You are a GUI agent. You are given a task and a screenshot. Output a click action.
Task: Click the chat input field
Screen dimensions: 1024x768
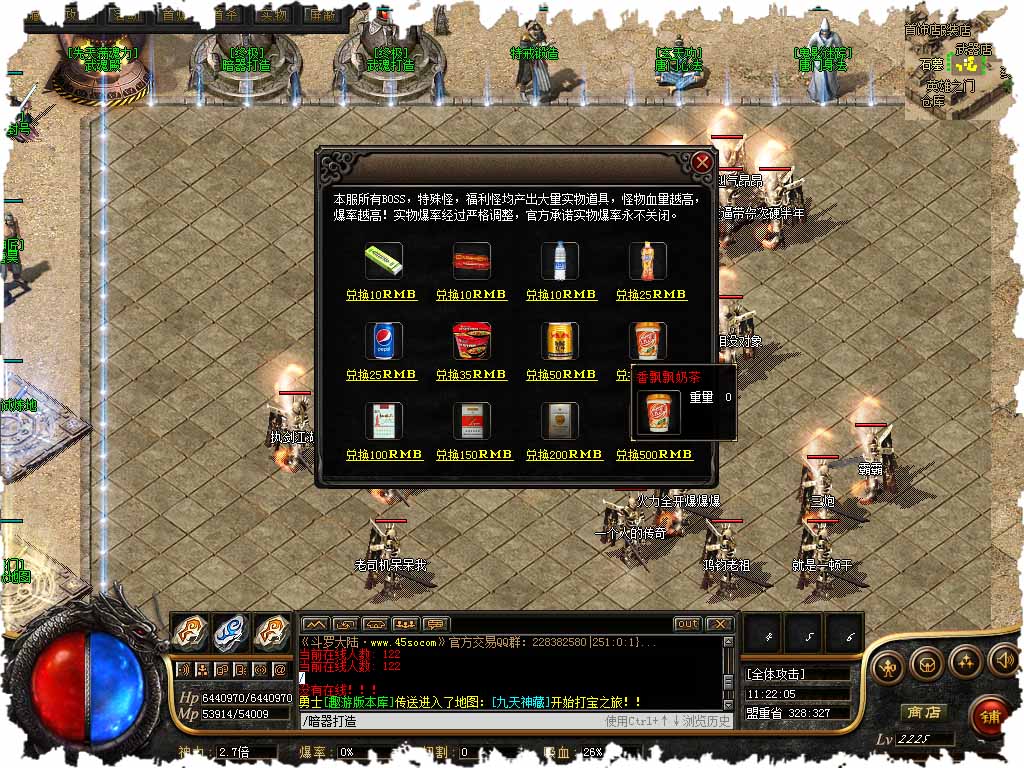click(450, 720)
